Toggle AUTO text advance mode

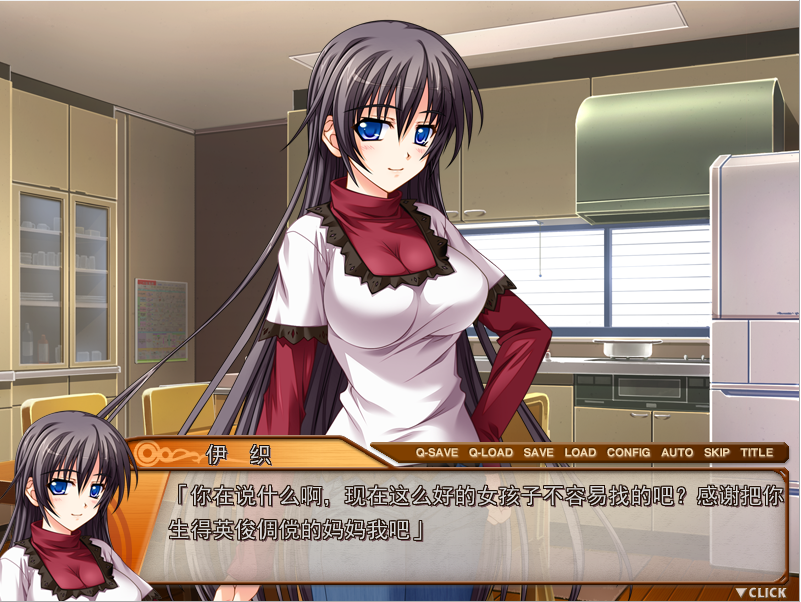pyautogui.click(x=677, y=452)
